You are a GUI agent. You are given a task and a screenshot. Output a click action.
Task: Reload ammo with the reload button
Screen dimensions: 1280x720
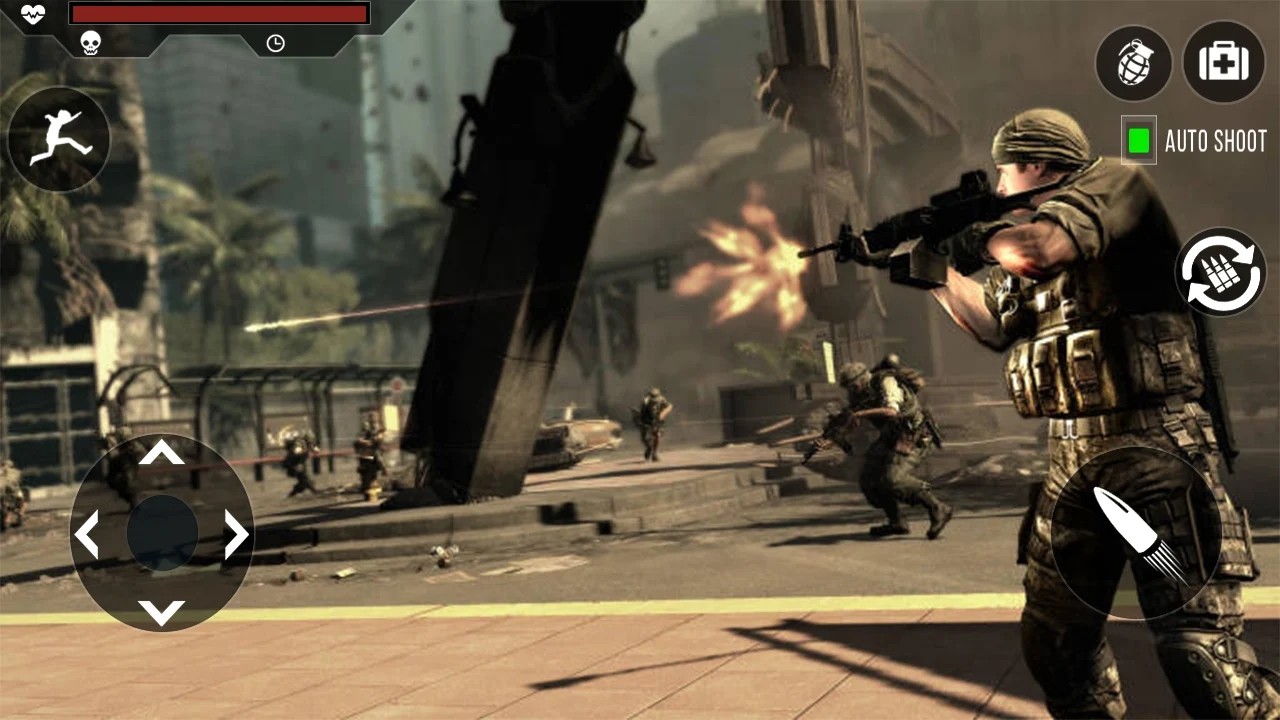pyautogui.click(x=1220, y=272)
